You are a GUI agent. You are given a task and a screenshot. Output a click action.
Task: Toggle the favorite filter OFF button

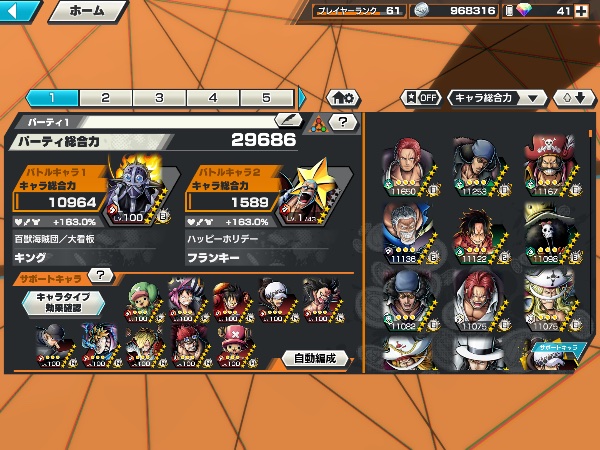click(x=420, y=98)
